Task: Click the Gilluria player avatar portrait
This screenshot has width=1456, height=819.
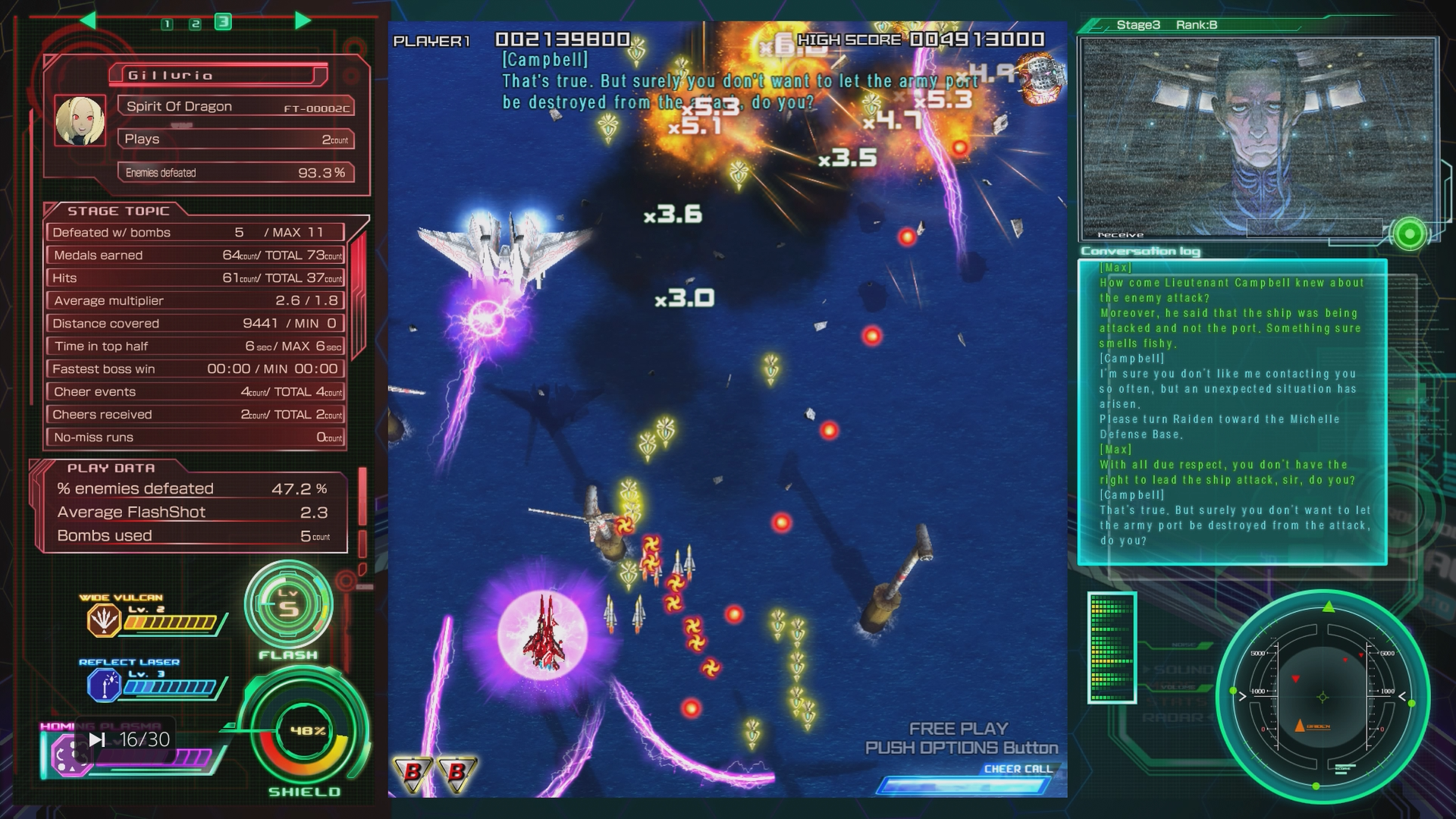Action: tap(80, 121)
